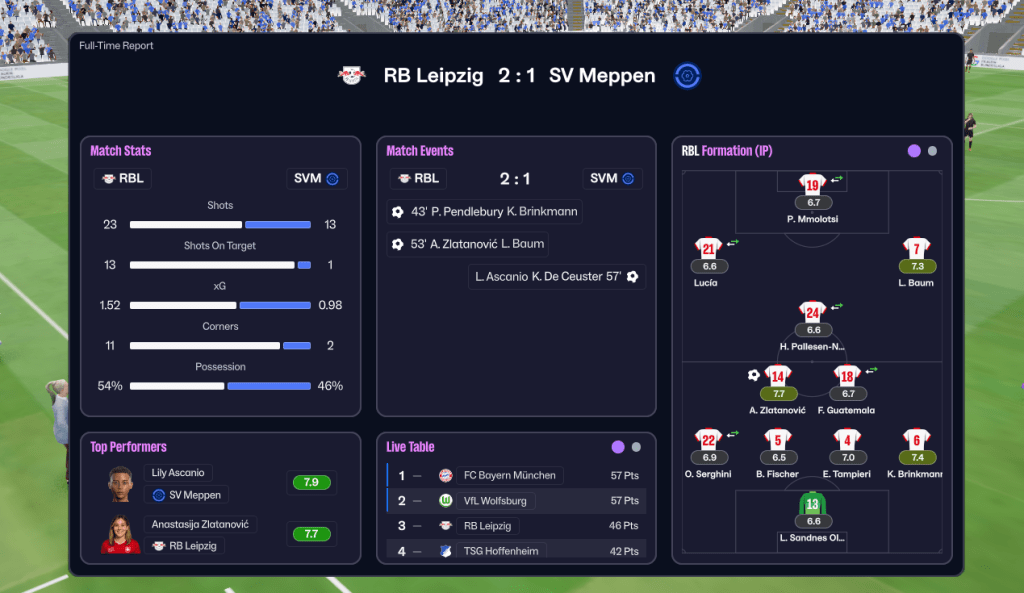Select goalkeeper number 13 in the formation
This screenshot has height=593, width=1024.
click(812, 504)
